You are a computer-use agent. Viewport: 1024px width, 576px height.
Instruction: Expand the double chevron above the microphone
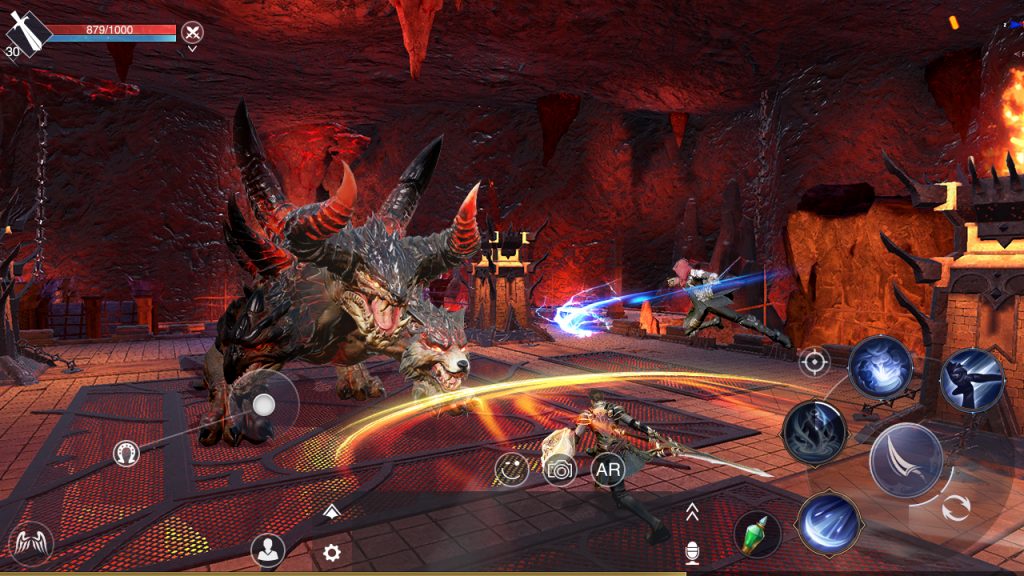pyautogui.click(x=691, y=513)
